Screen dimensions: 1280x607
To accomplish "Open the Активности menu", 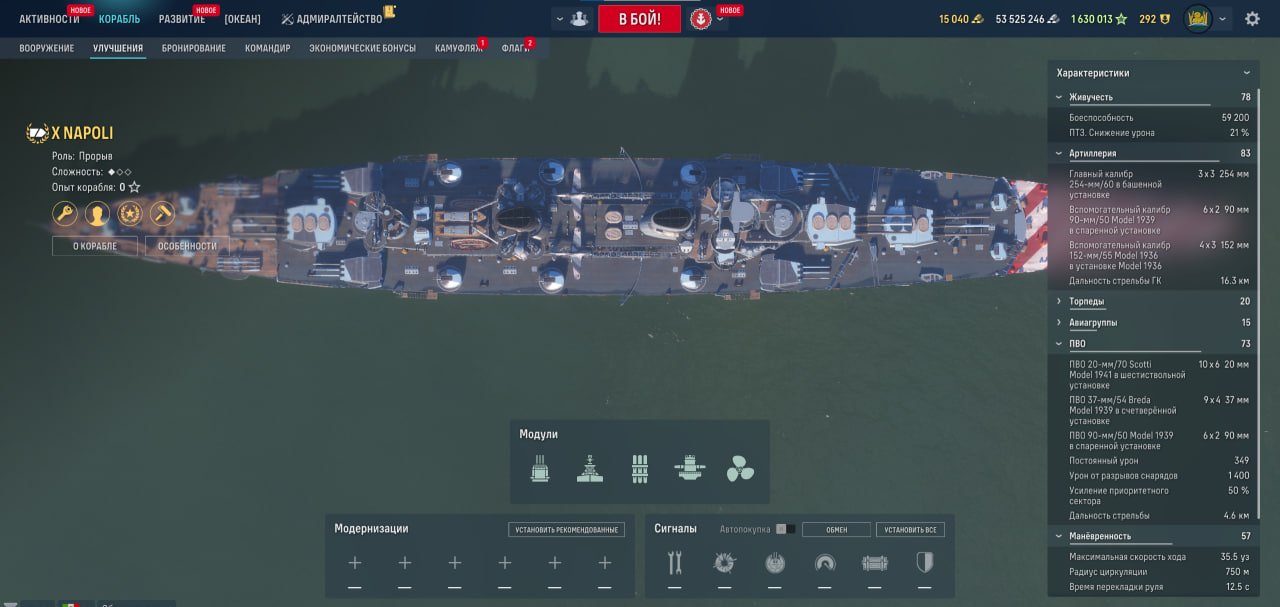I will point(49,19).
